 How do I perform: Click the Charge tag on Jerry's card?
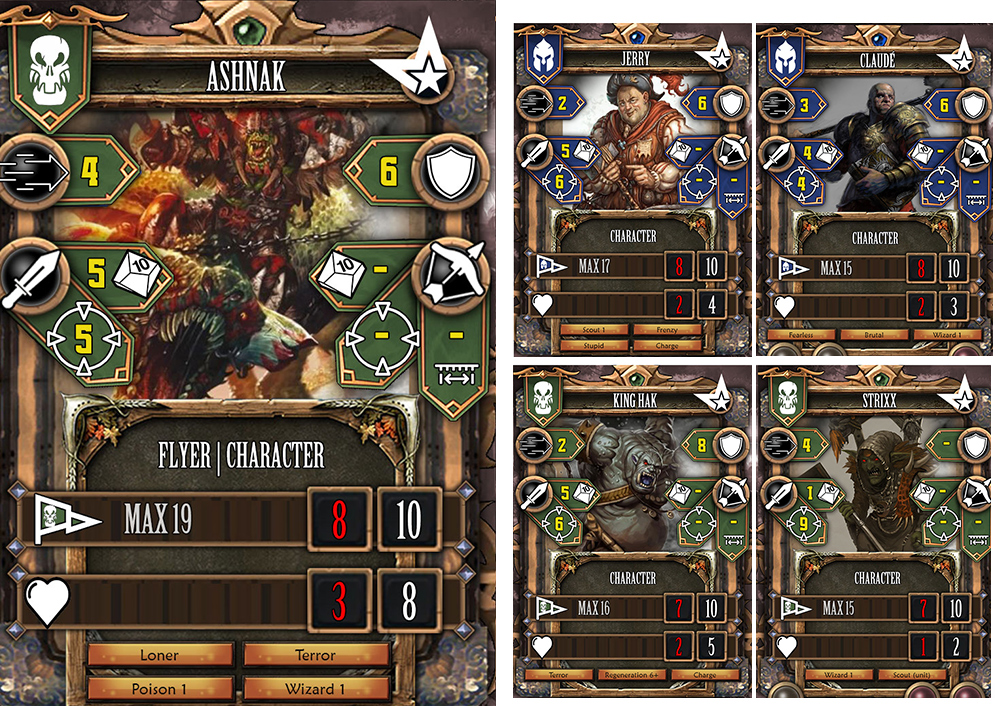click(669, 345)
